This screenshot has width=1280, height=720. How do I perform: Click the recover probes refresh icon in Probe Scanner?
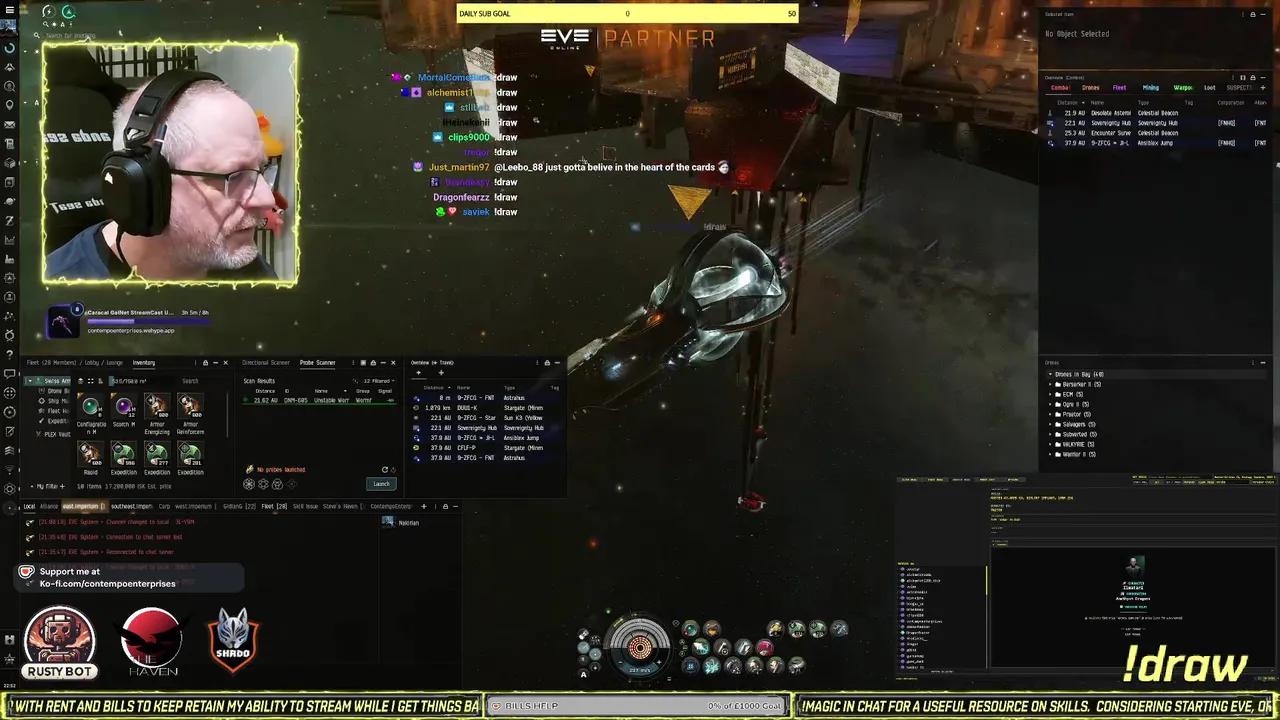pyautogui.click(x=384, y=470)
